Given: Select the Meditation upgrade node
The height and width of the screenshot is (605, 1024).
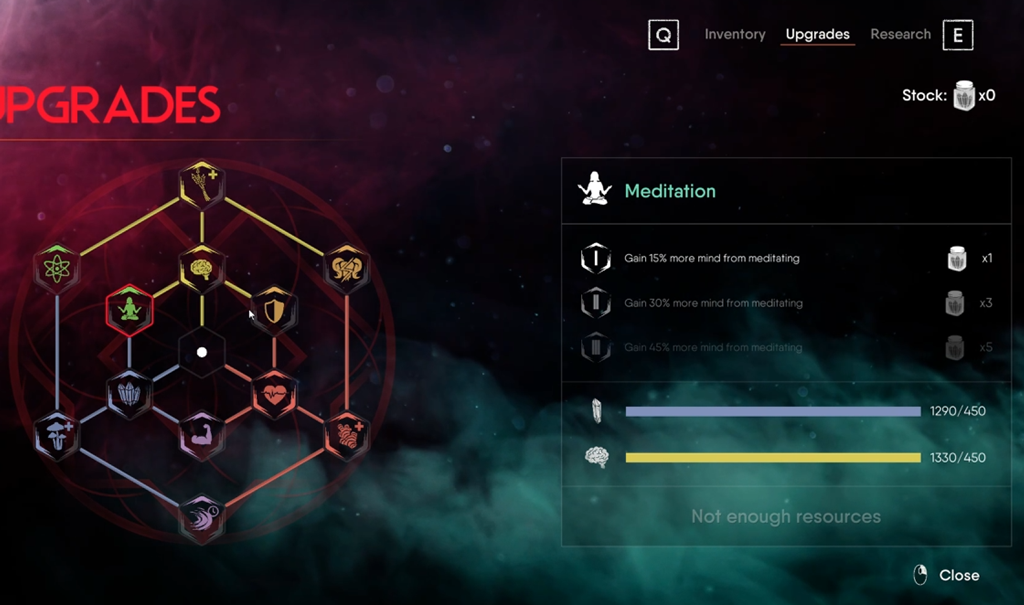Looking at the screenshot, I should coord(129,309).
